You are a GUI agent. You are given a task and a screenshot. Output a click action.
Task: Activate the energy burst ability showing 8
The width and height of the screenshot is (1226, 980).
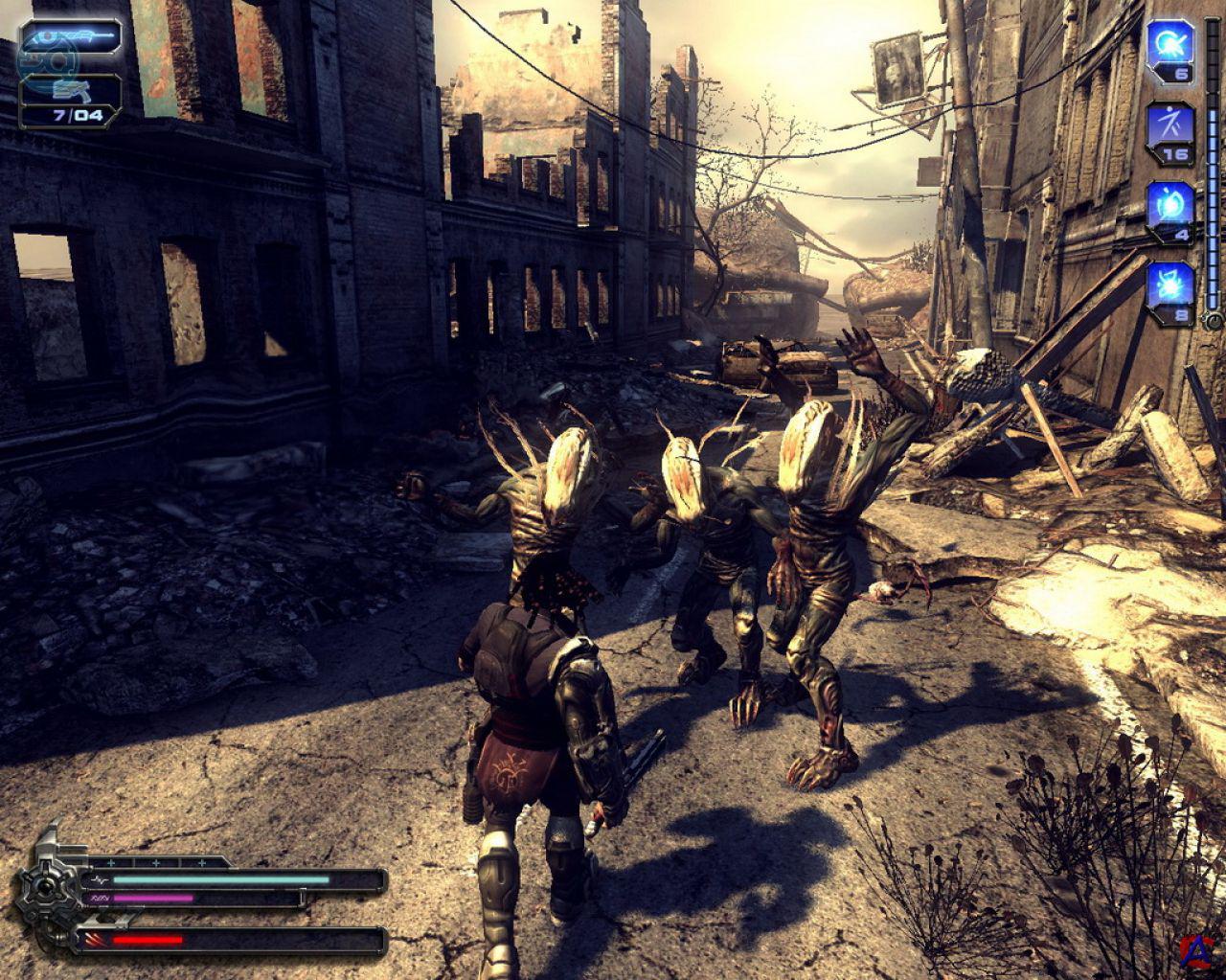pyautogui.click(x=1171, y=285)
